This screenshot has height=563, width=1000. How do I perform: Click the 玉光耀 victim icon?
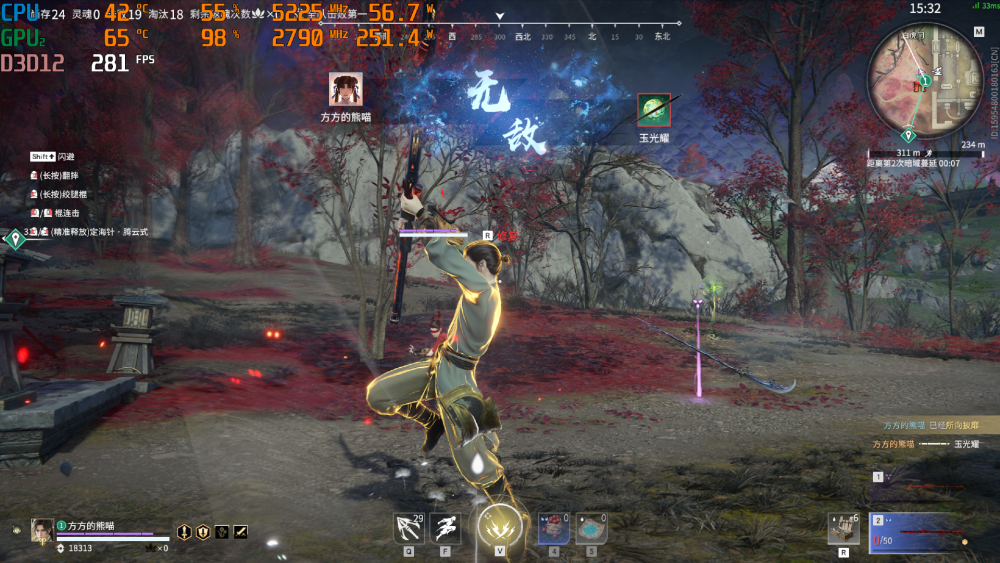pyautogui.click(x=654, y=110)
